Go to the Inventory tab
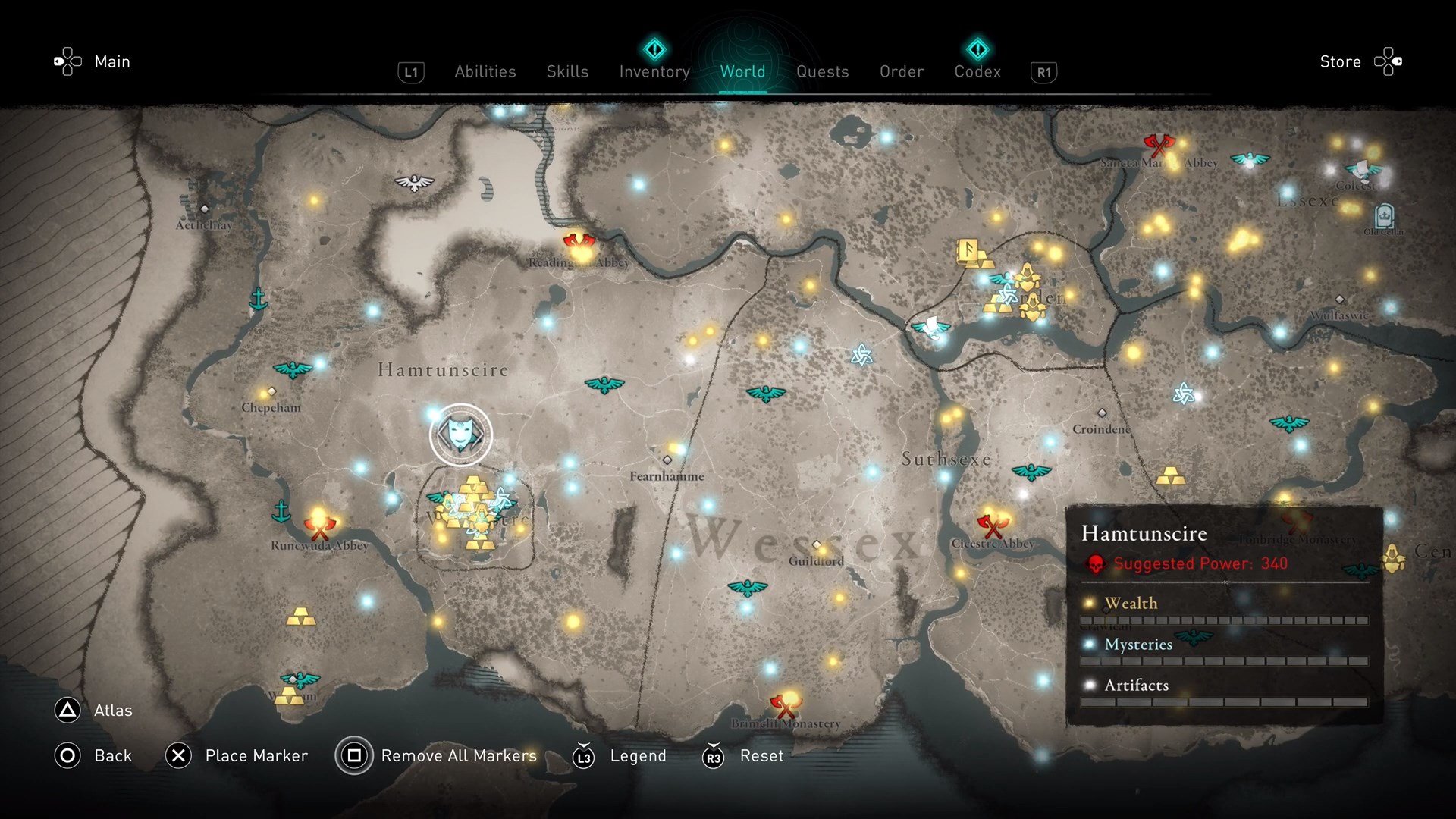 (x=654, y=71)
